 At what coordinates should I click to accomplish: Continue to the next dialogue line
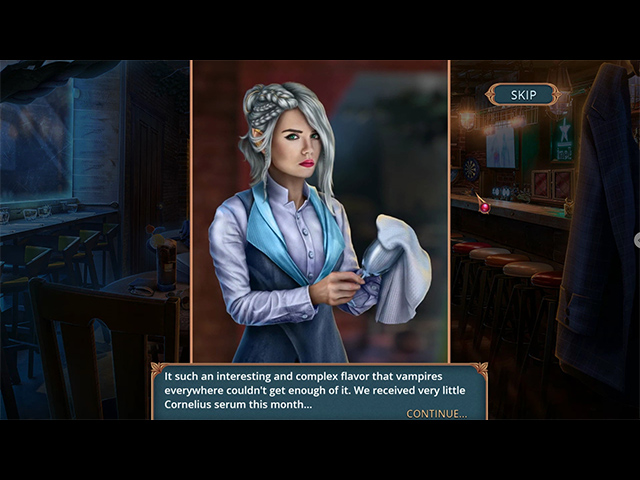coord(436,413)
